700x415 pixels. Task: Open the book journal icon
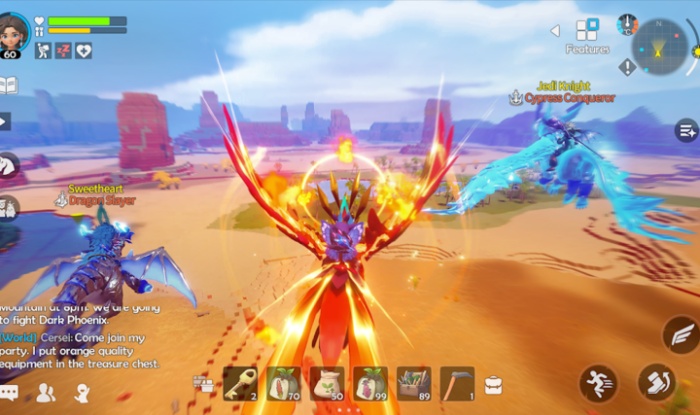pyautogui.click(x=8, y=85)
